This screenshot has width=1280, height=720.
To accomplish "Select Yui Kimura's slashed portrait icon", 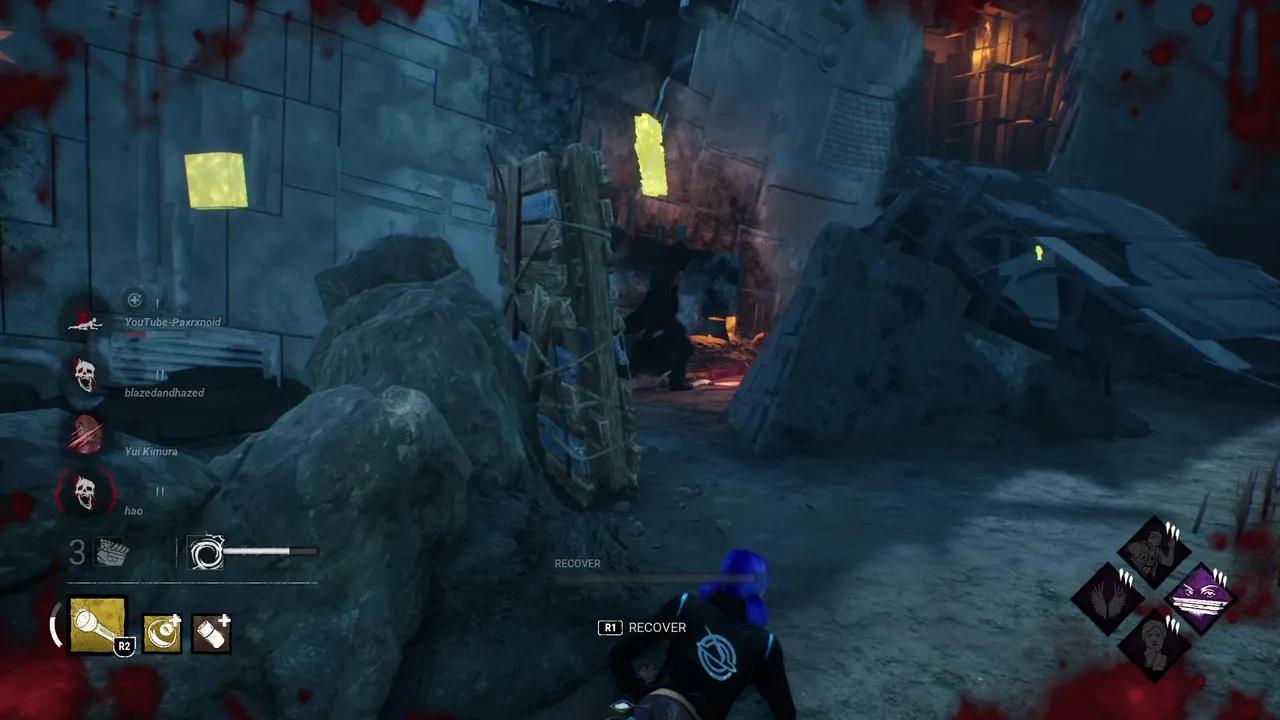I will [86, 434].
